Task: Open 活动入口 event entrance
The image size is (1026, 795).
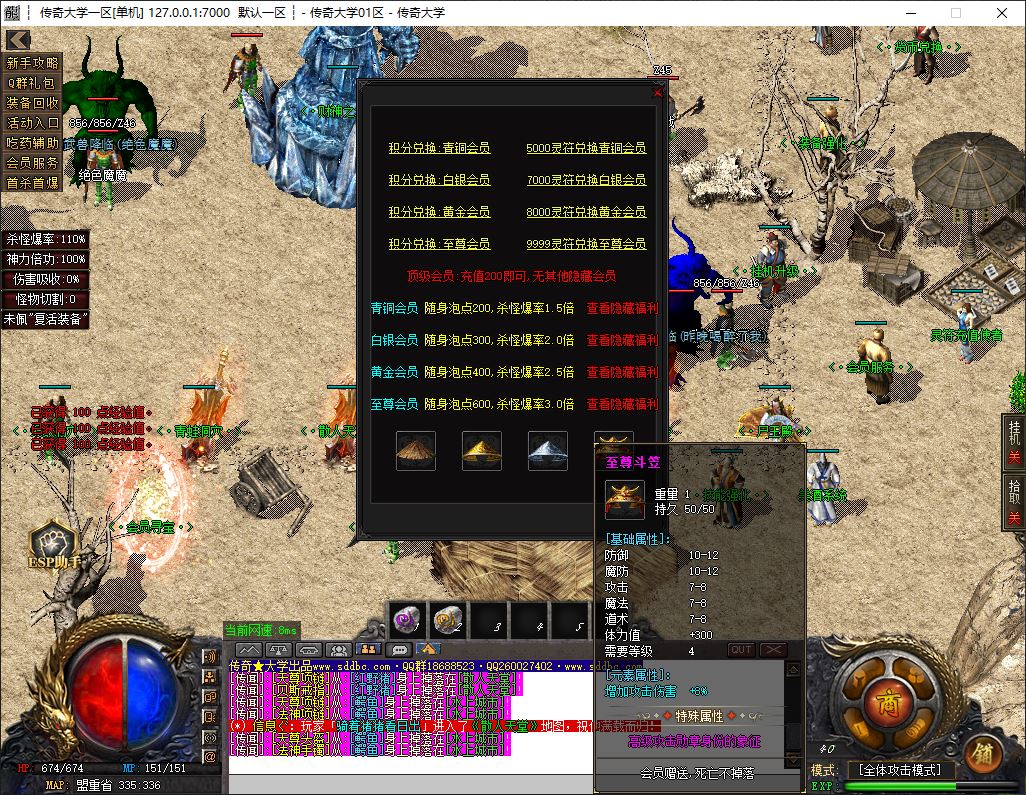Action: tap(33, 123)
